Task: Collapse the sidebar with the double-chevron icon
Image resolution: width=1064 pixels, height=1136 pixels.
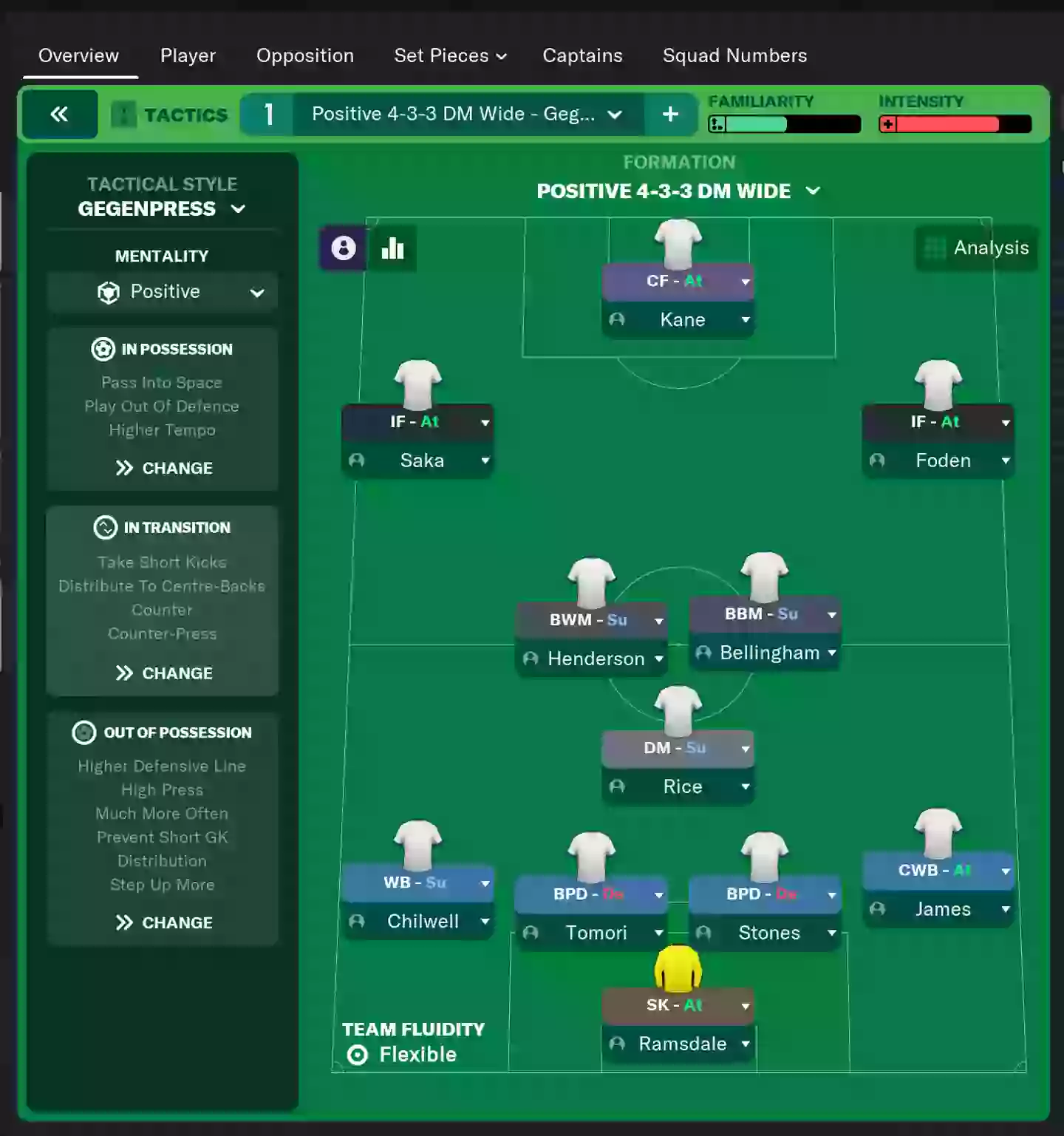Action: (x=59, y=114)
